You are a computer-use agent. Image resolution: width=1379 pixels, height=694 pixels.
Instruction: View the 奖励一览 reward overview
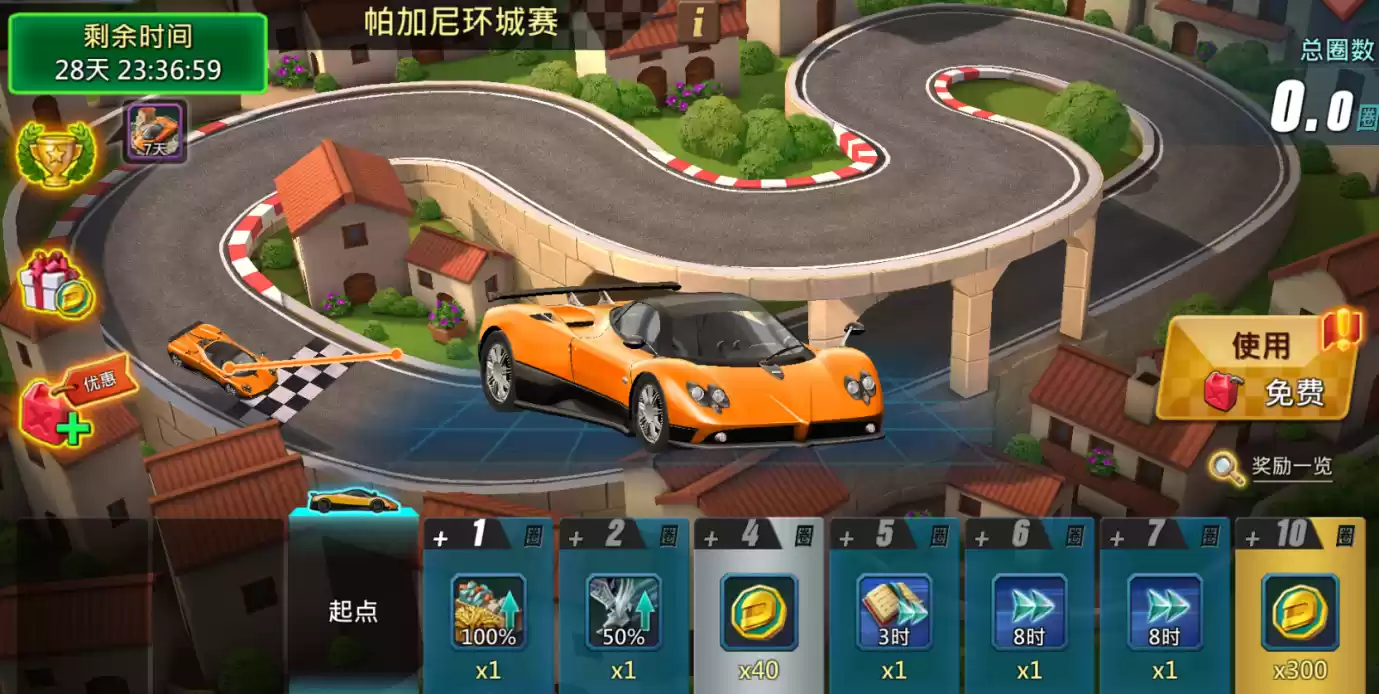(1272, 467)
